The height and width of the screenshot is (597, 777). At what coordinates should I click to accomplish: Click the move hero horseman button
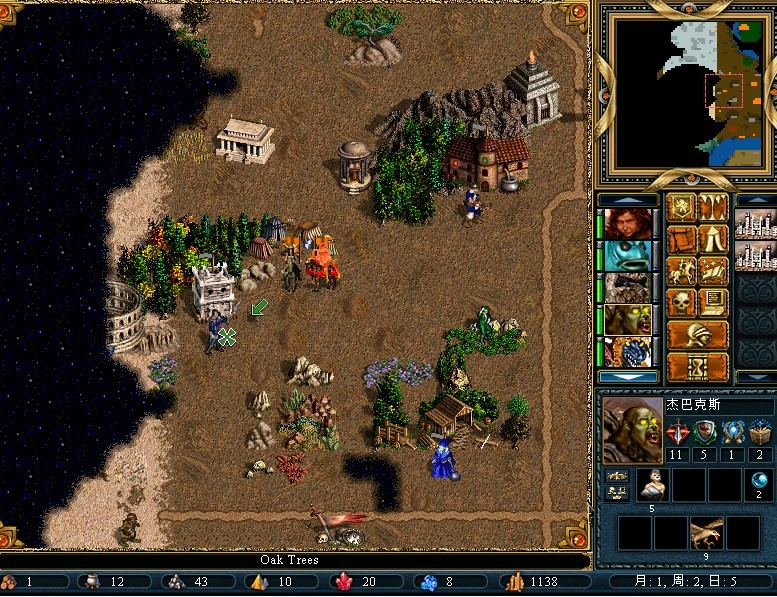pos(683,271)
